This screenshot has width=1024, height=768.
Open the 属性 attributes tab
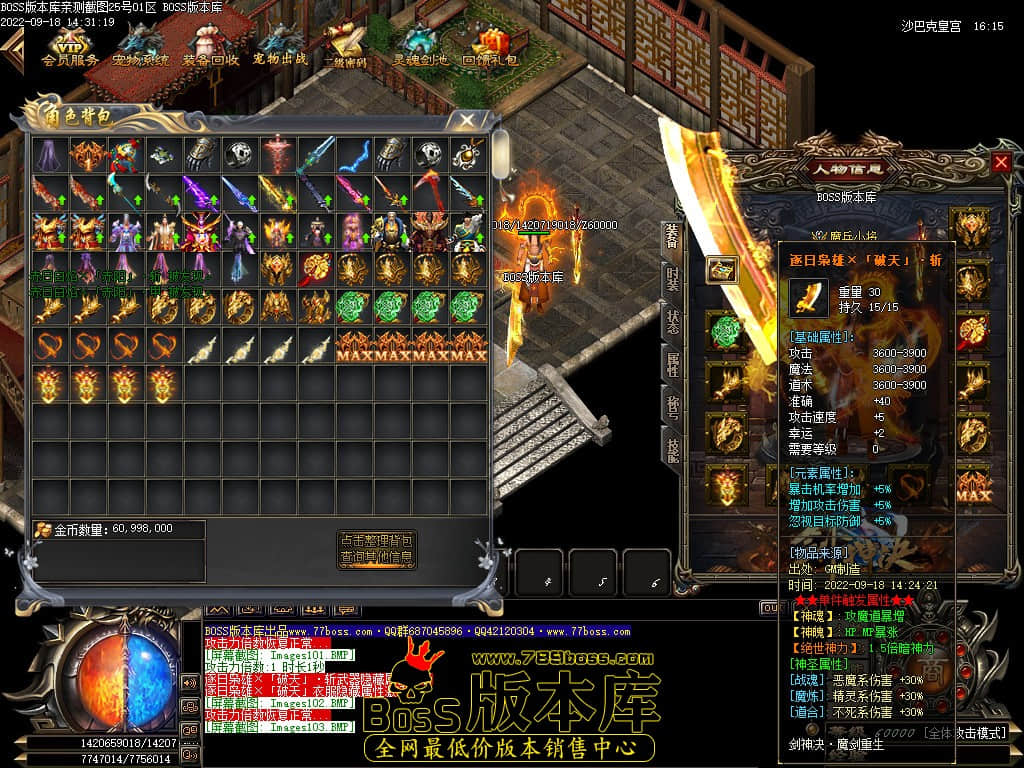pos(673,364)
